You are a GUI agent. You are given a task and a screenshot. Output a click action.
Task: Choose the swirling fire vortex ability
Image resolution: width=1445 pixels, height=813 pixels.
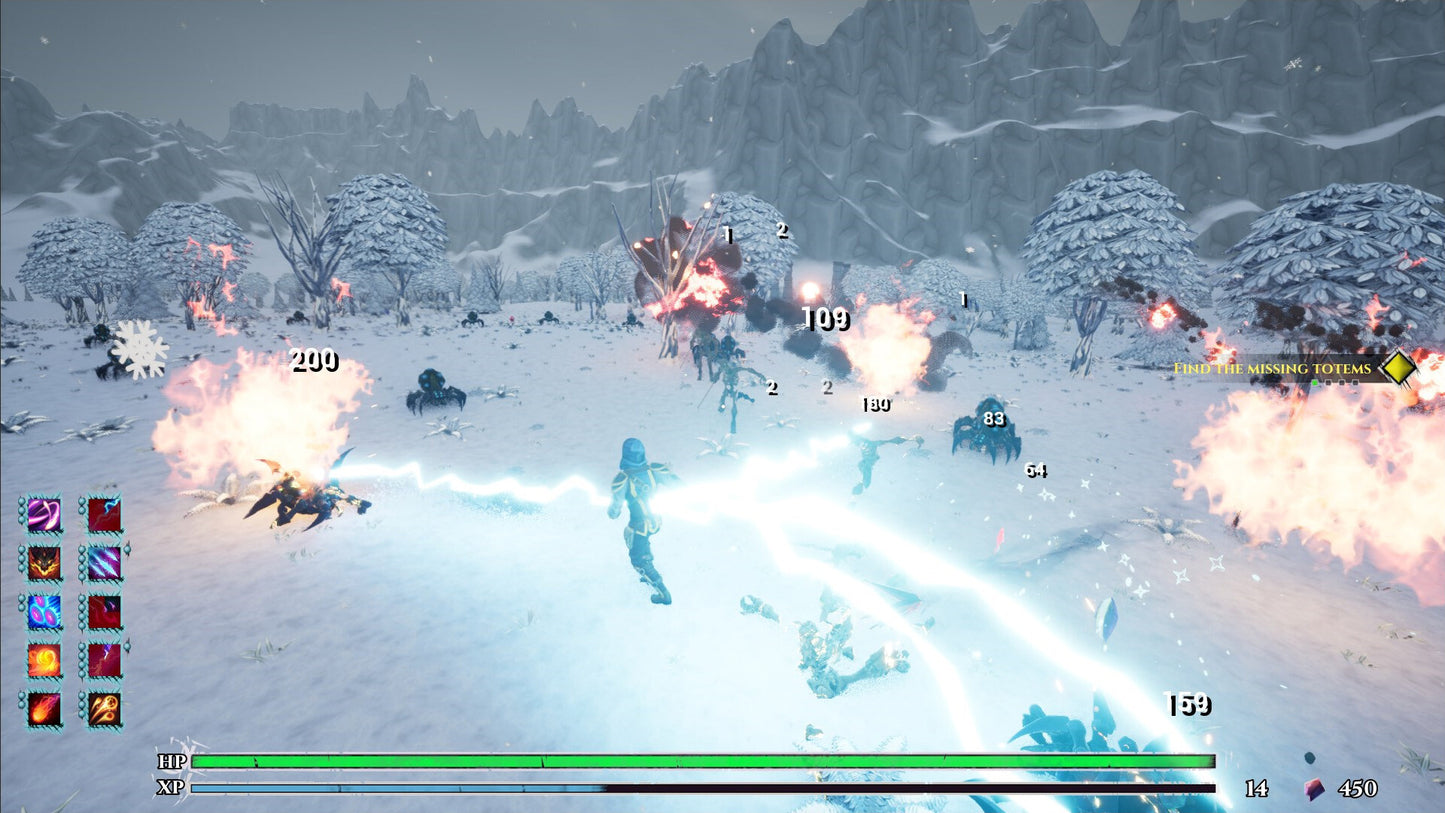click(x=43, y=660)
